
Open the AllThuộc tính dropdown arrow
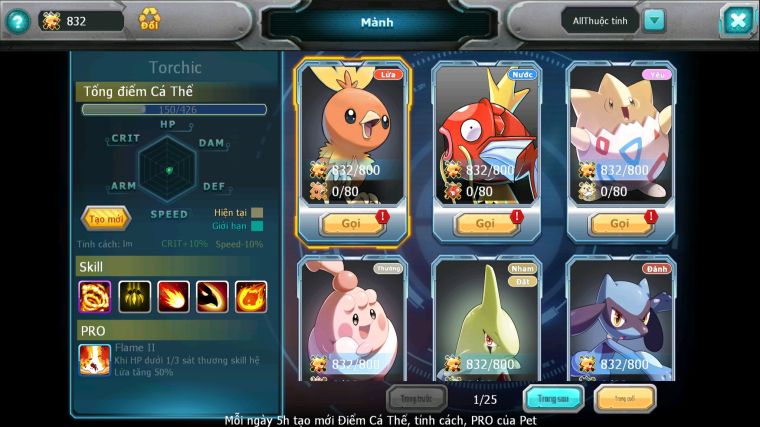click(x=653, y=20)
